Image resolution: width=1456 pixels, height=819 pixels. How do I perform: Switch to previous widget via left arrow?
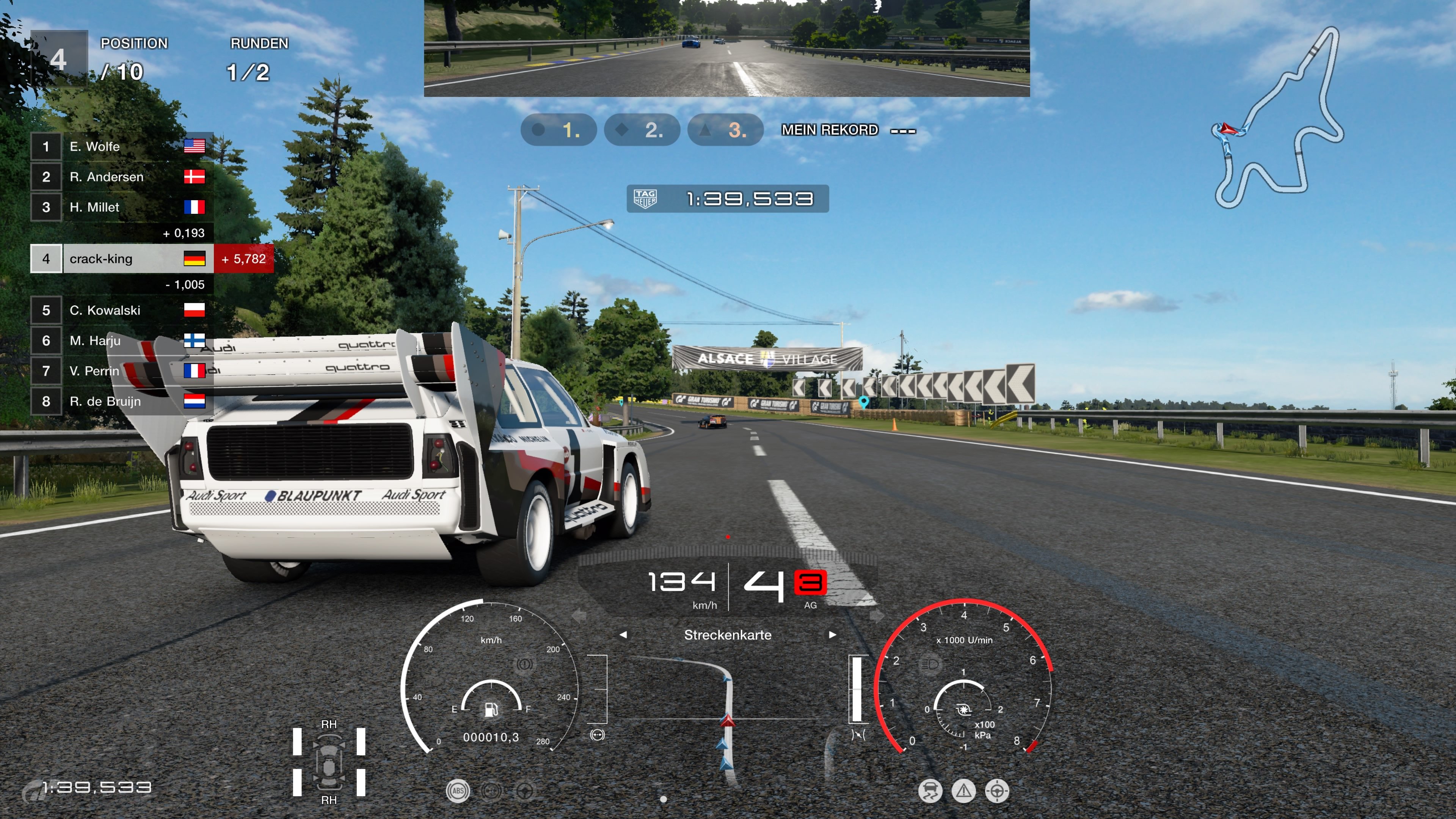623,635
